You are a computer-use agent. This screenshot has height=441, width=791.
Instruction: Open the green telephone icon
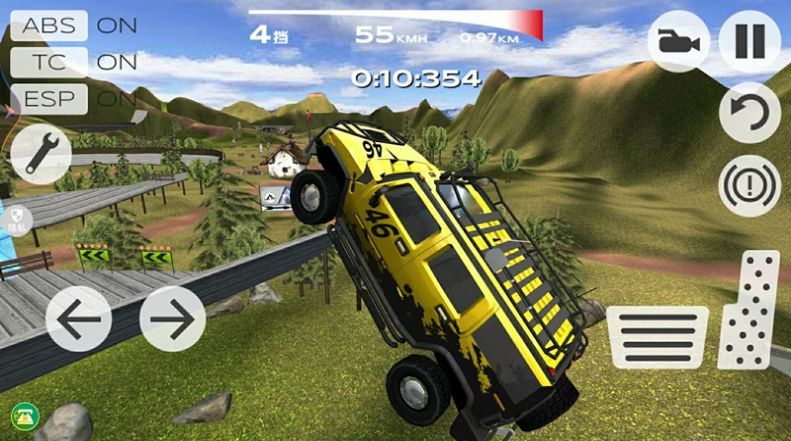22,415
